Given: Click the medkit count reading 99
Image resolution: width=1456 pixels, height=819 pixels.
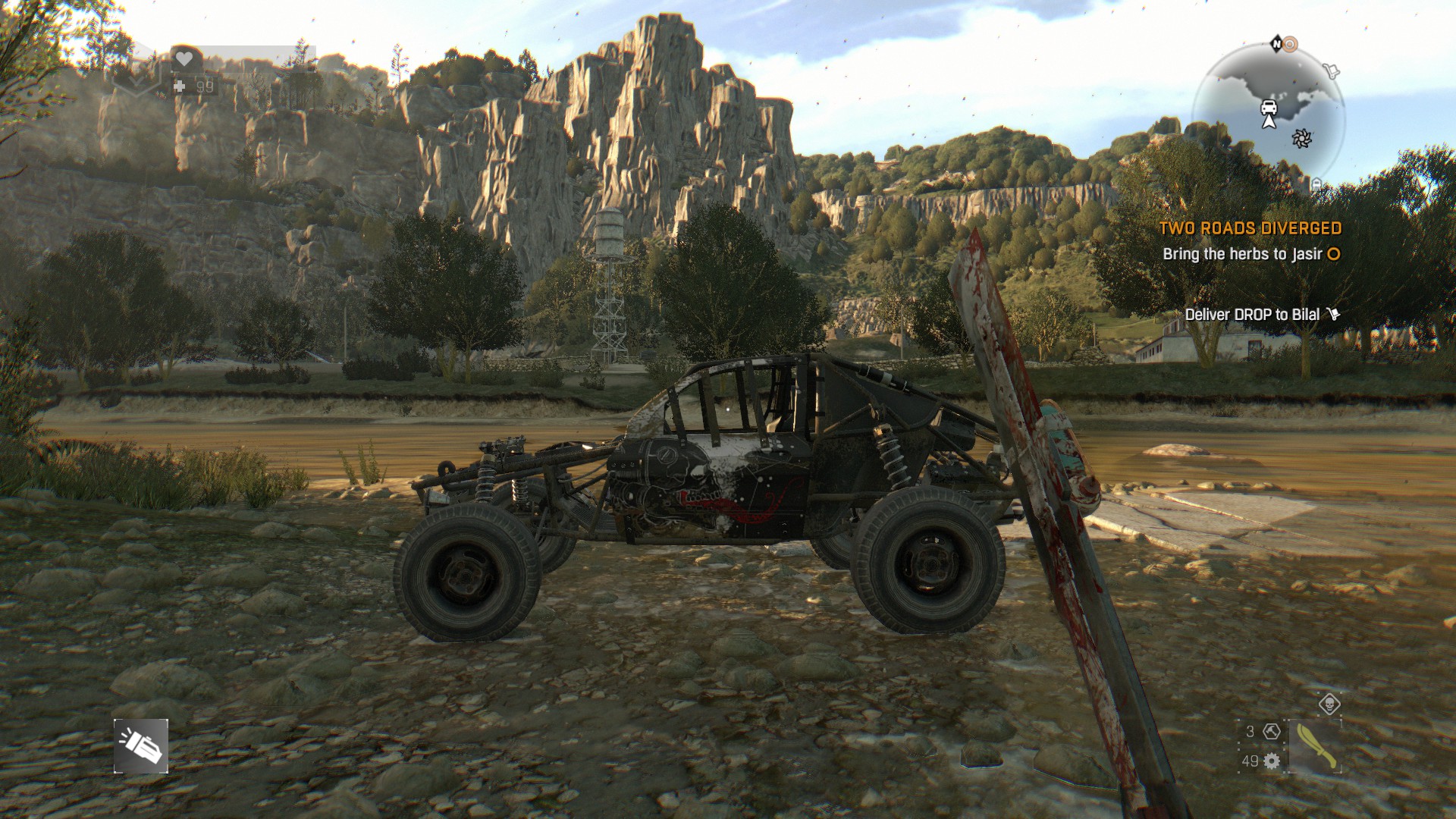Looking at the screenshot, I should click(x=203, y=87).
